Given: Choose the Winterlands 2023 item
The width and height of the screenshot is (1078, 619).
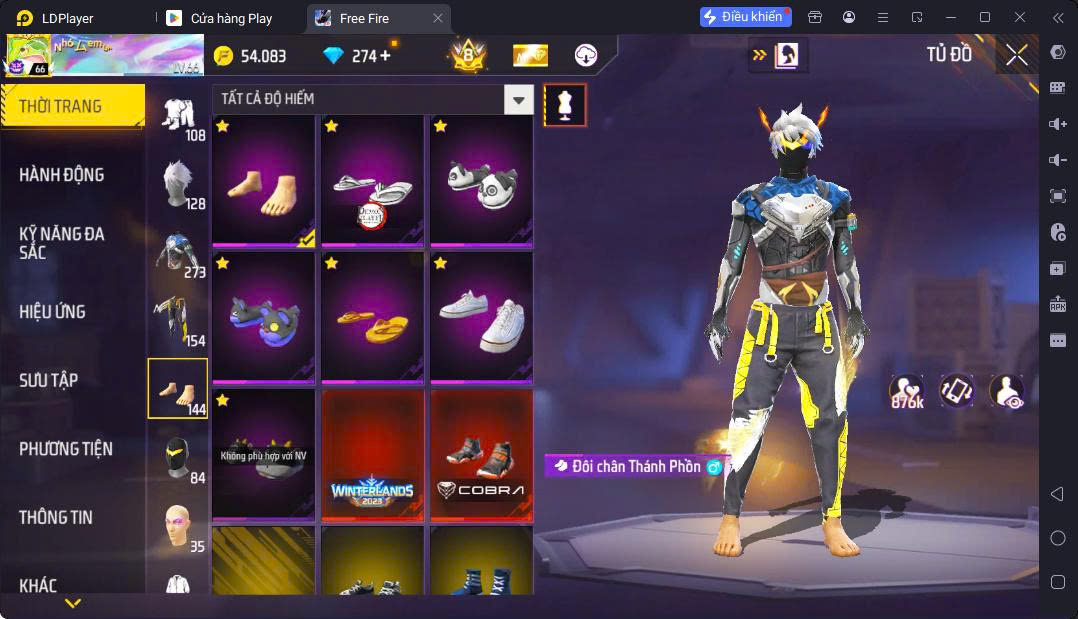Looking at the screenshot, I should (372, 455).
